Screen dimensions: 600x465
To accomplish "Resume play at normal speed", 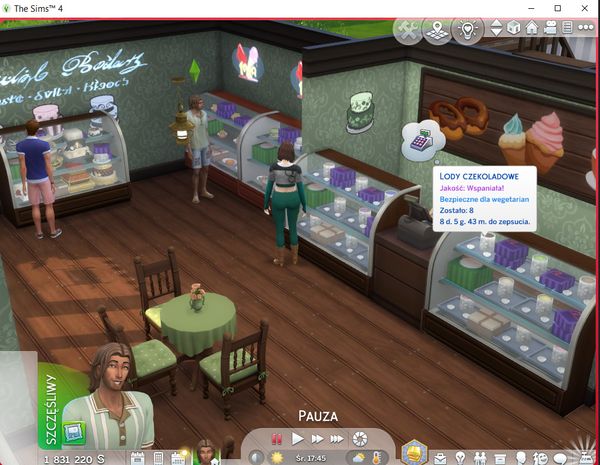I will click(297, 439).
